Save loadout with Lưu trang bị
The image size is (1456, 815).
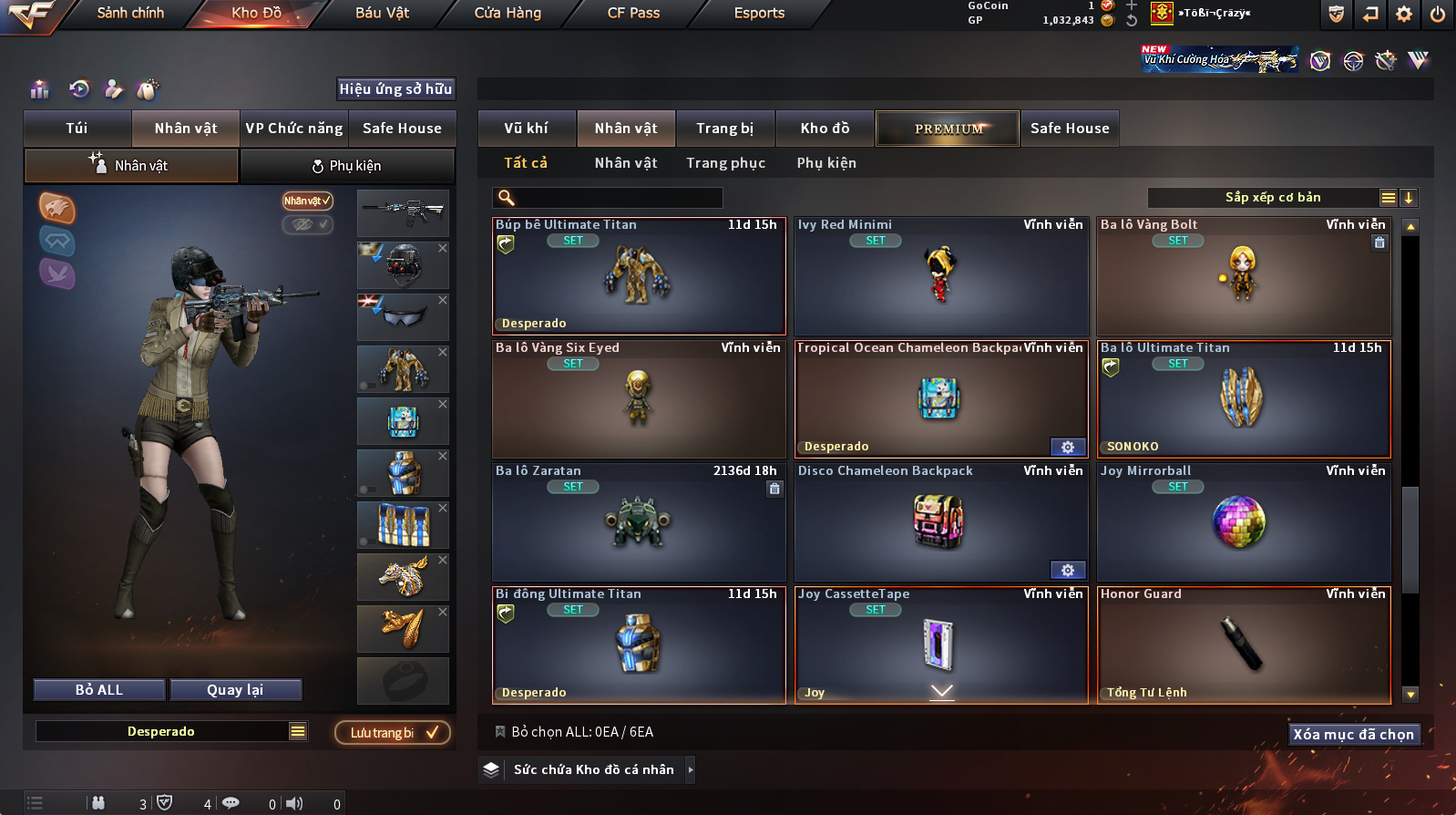(x=393, y=733)
